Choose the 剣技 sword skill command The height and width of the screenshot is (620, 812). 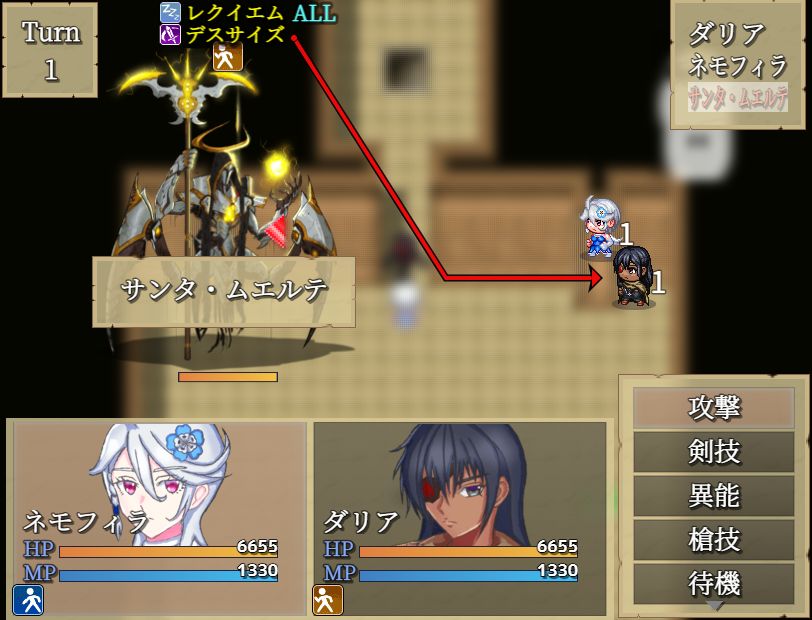click(714, 452)
